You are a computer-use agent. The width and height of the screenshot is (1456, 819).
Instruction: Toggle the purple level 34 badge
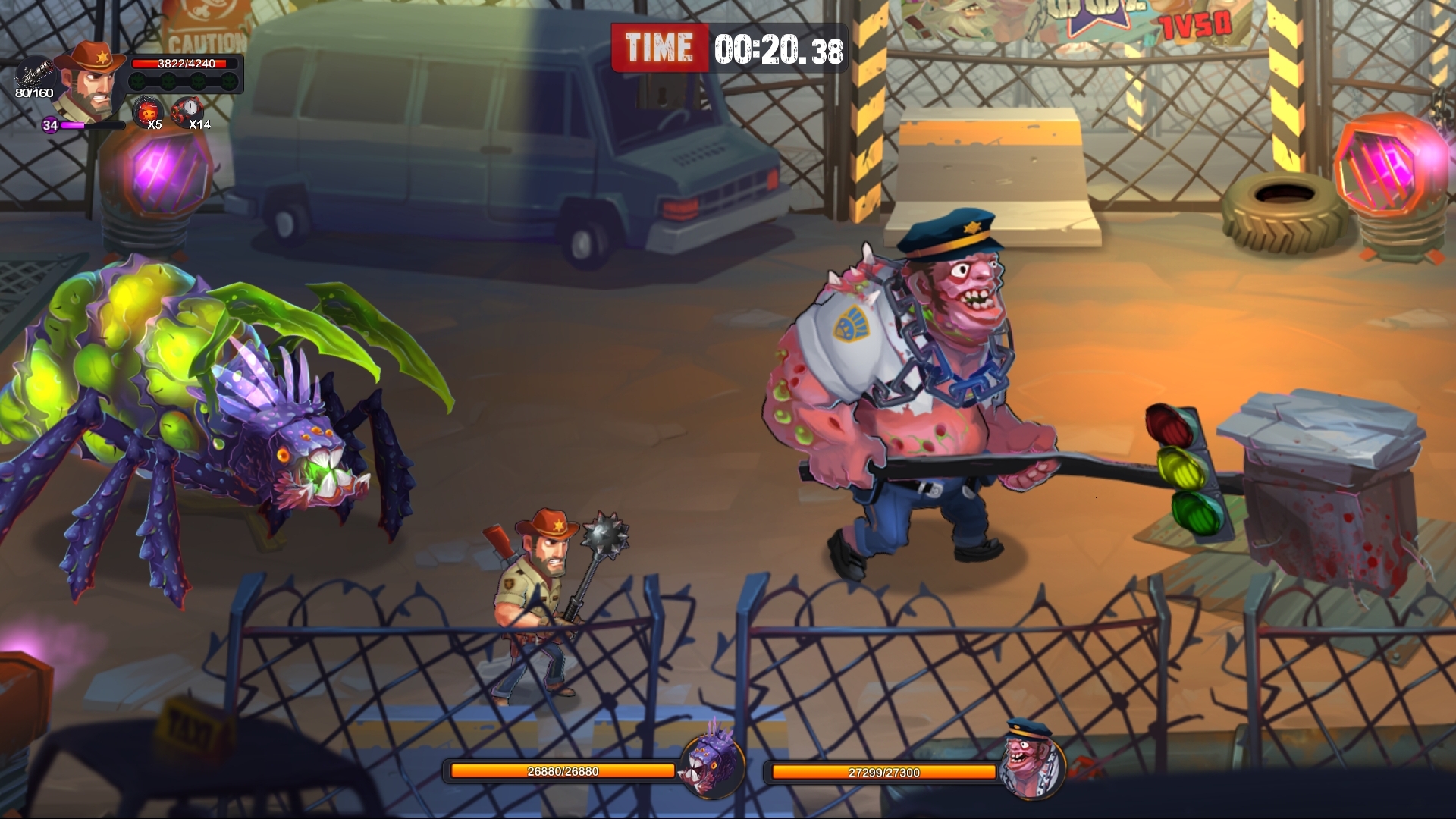[51, 127]
